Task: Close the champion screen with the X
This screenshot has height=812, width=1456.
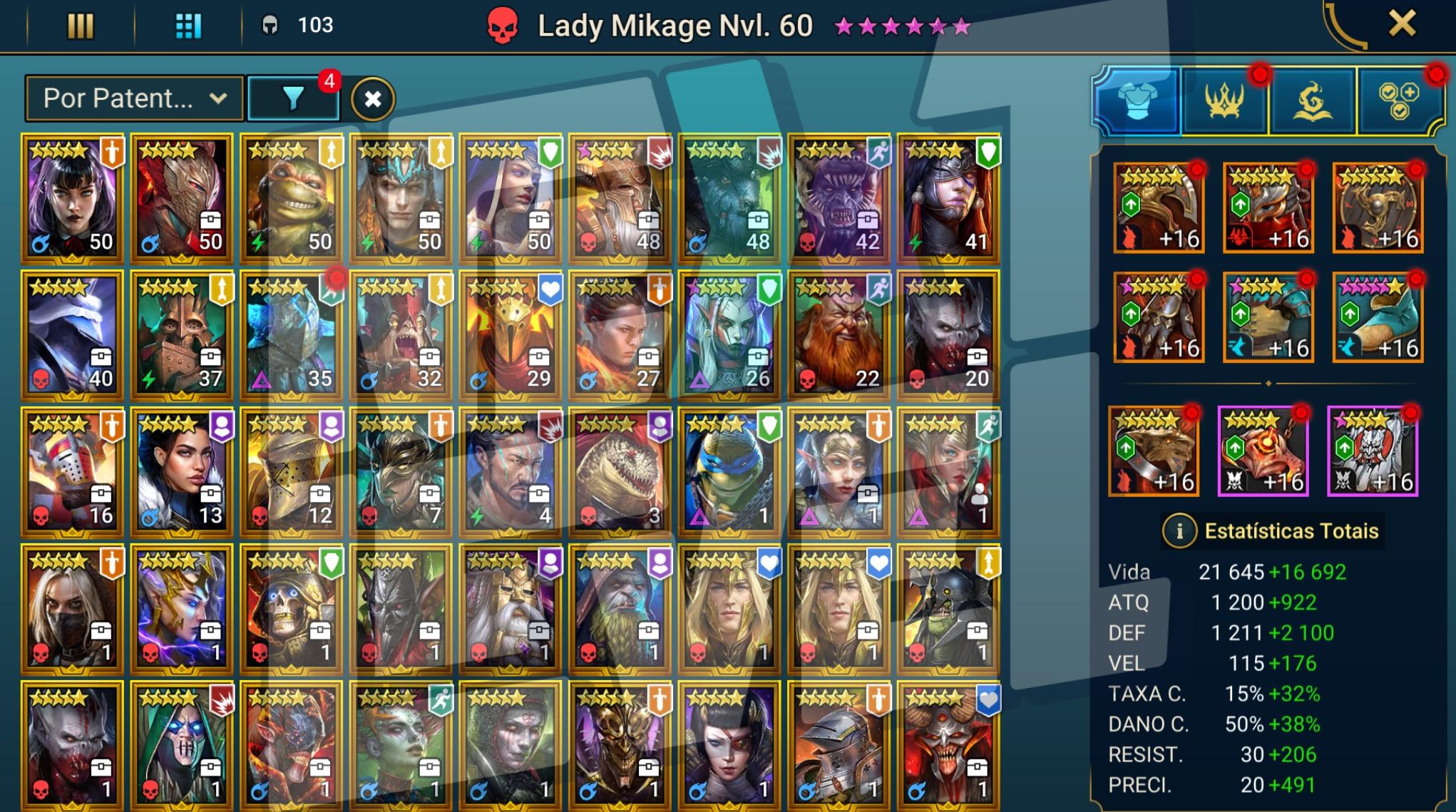Action: coord(1401,24)
